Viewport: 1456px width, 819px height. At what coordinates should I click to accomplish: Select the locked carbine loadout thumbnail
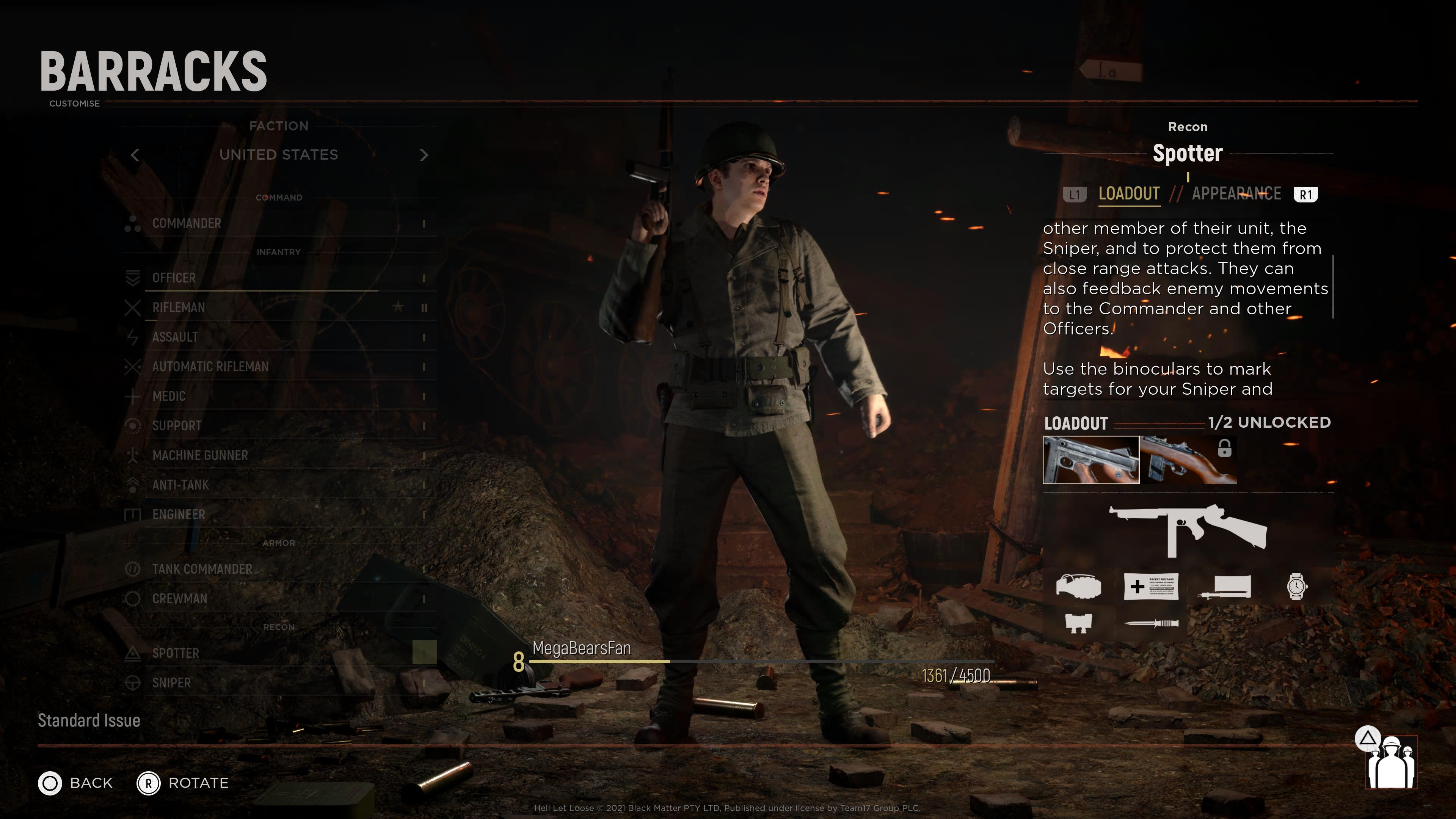(1188, 460)
